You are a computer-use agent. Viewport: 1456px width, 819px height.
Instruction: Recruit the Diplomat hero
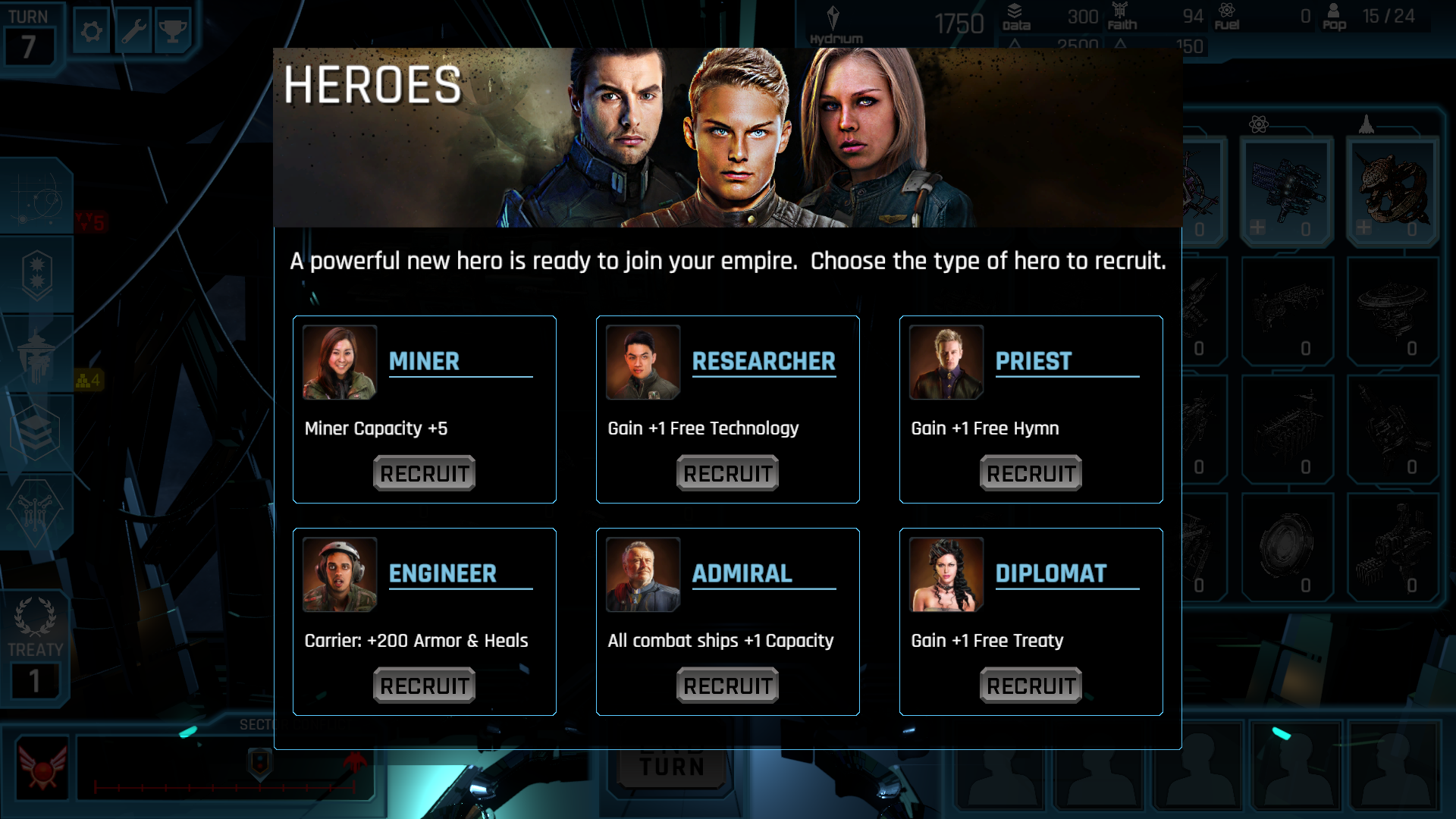coord(1031,686)
